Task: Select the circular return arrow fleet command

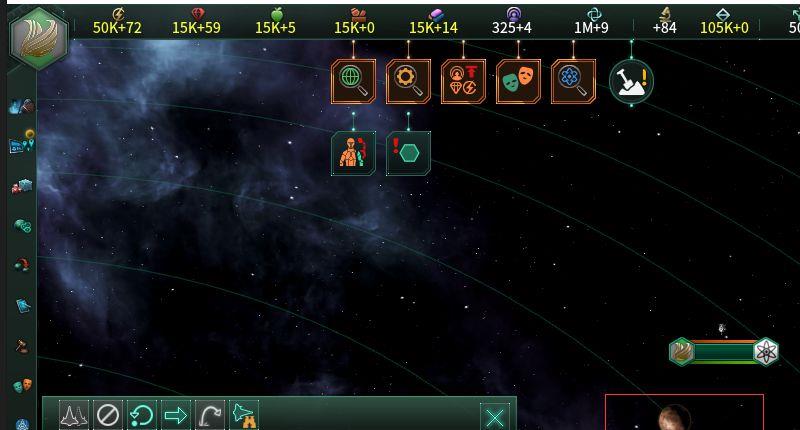Action: [142, 415]
